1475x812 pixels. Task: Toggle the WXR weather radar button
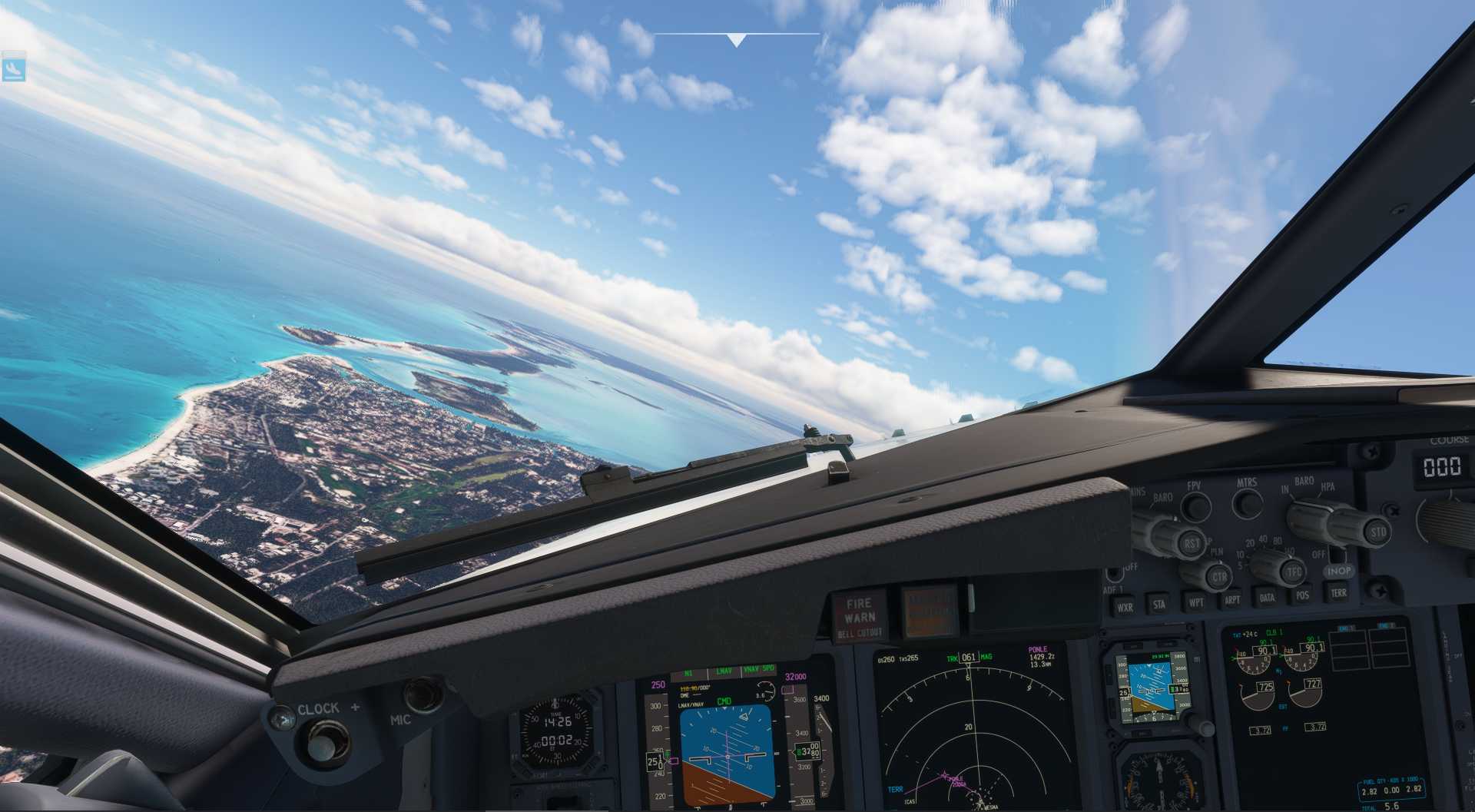coord(1125,606)
